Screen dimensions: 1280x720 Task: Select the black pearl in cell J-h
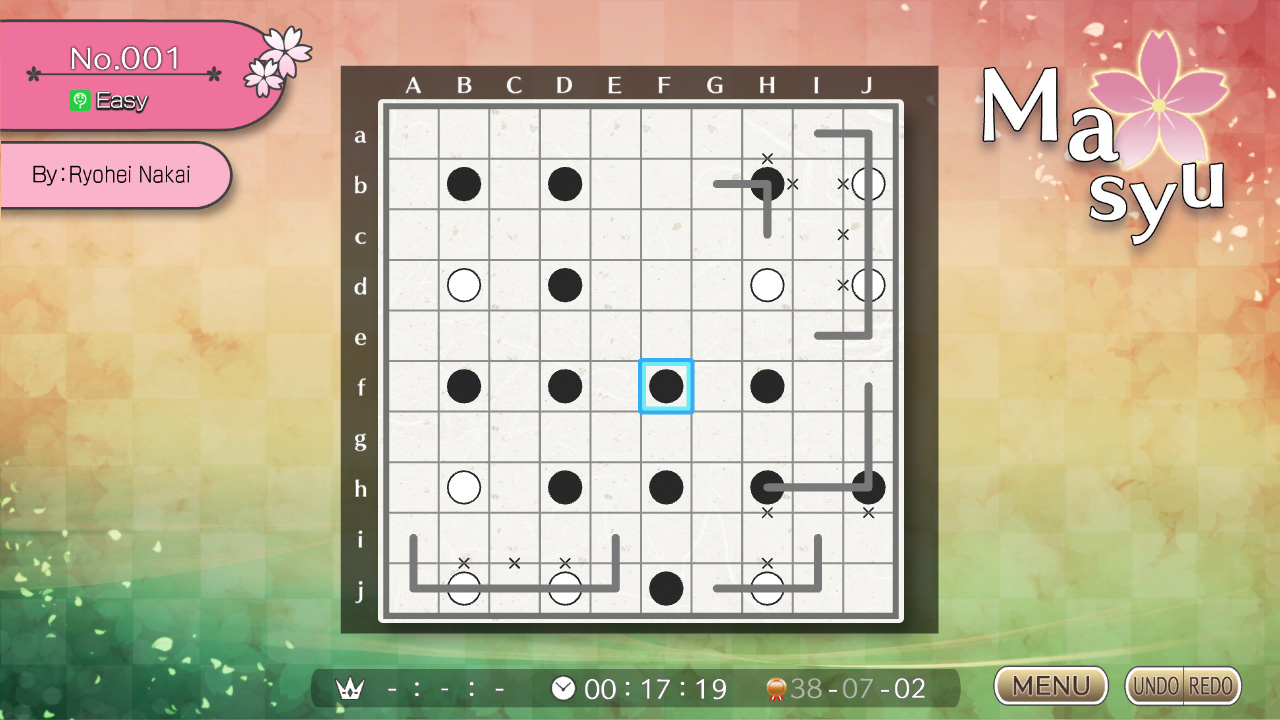(x=867, y=487)
